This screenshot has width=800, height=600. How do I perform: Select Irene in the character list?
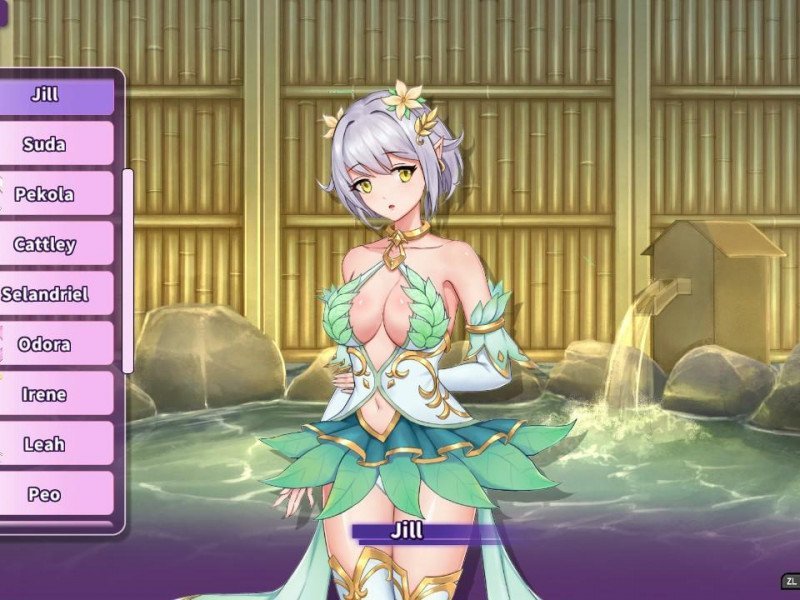pyautogui.click(x=45, y=394)
